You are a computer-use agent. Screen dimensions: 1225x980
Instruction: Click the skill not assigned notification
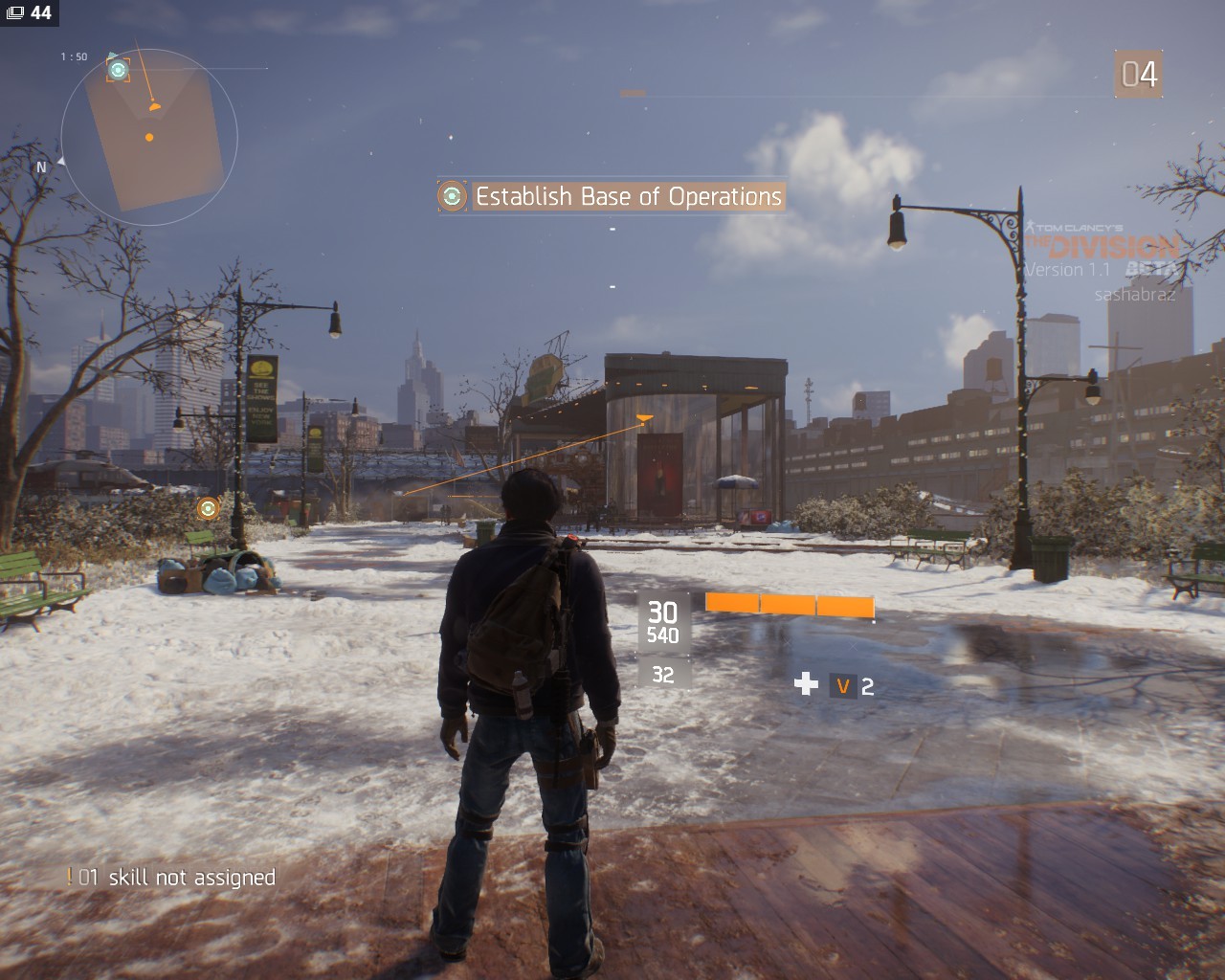(171, 877)
